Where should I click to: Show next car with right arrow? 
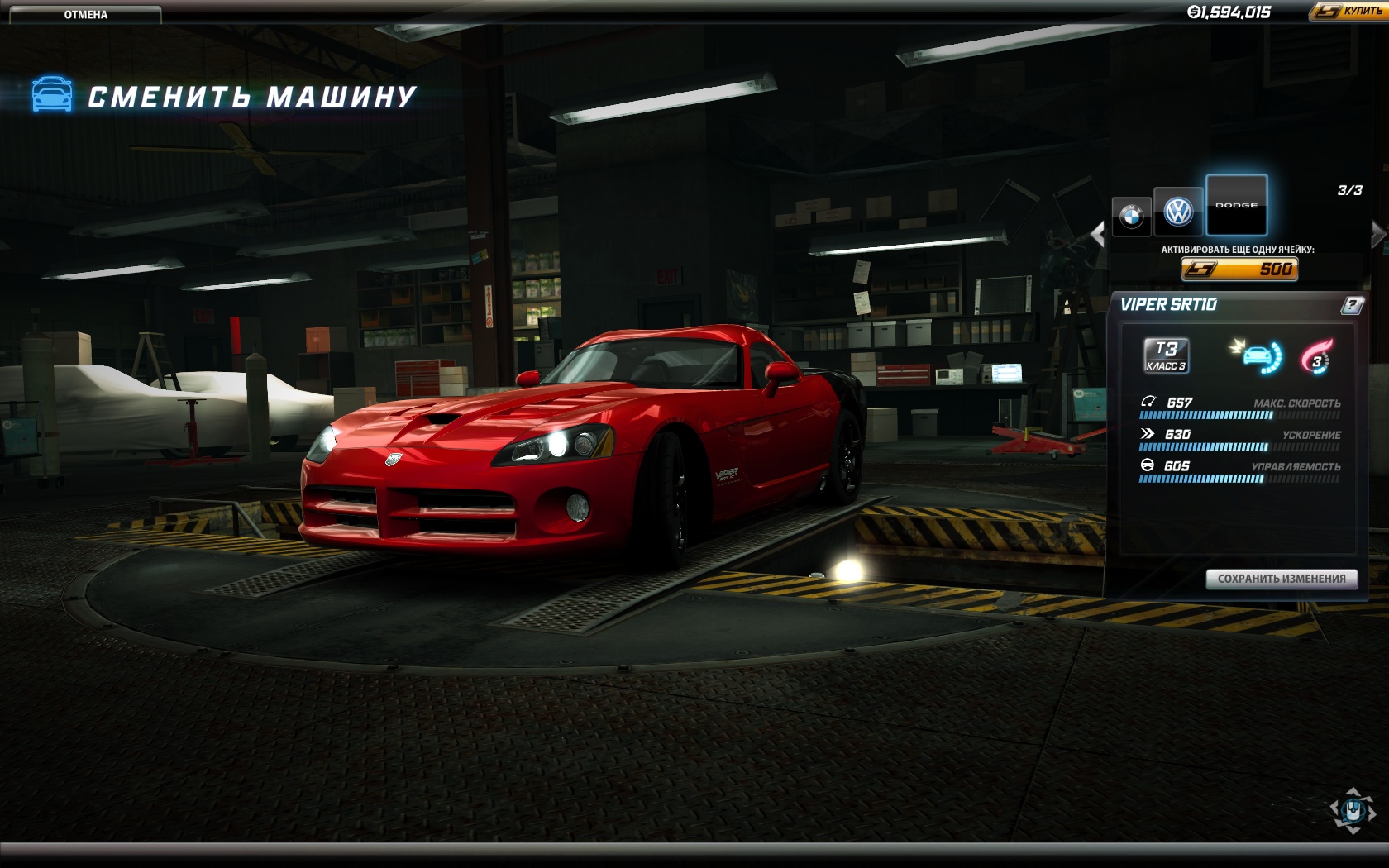[x=1377, y=234]
